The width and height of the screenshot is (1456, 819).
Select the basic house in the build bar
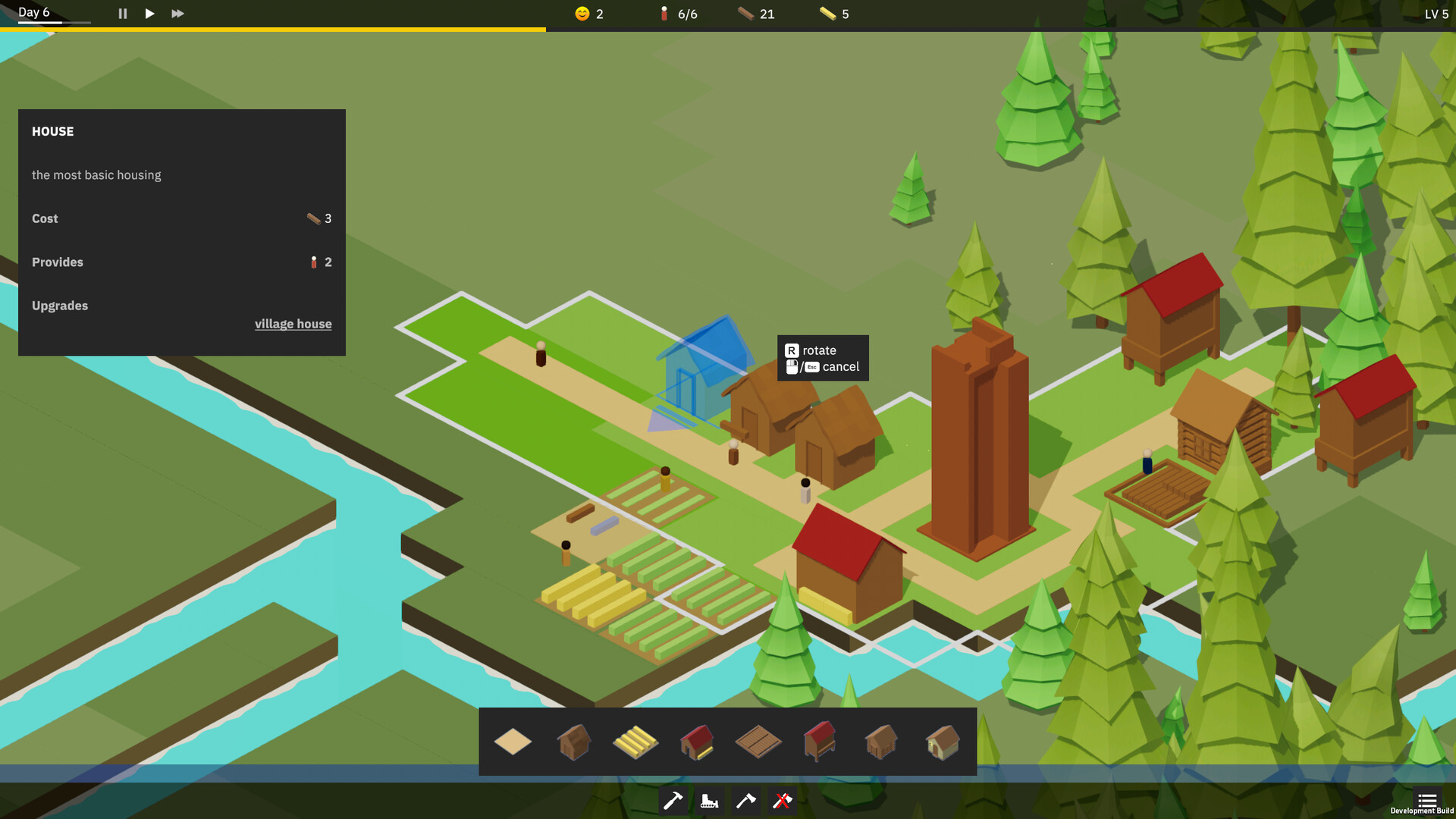tap(574, 742)
